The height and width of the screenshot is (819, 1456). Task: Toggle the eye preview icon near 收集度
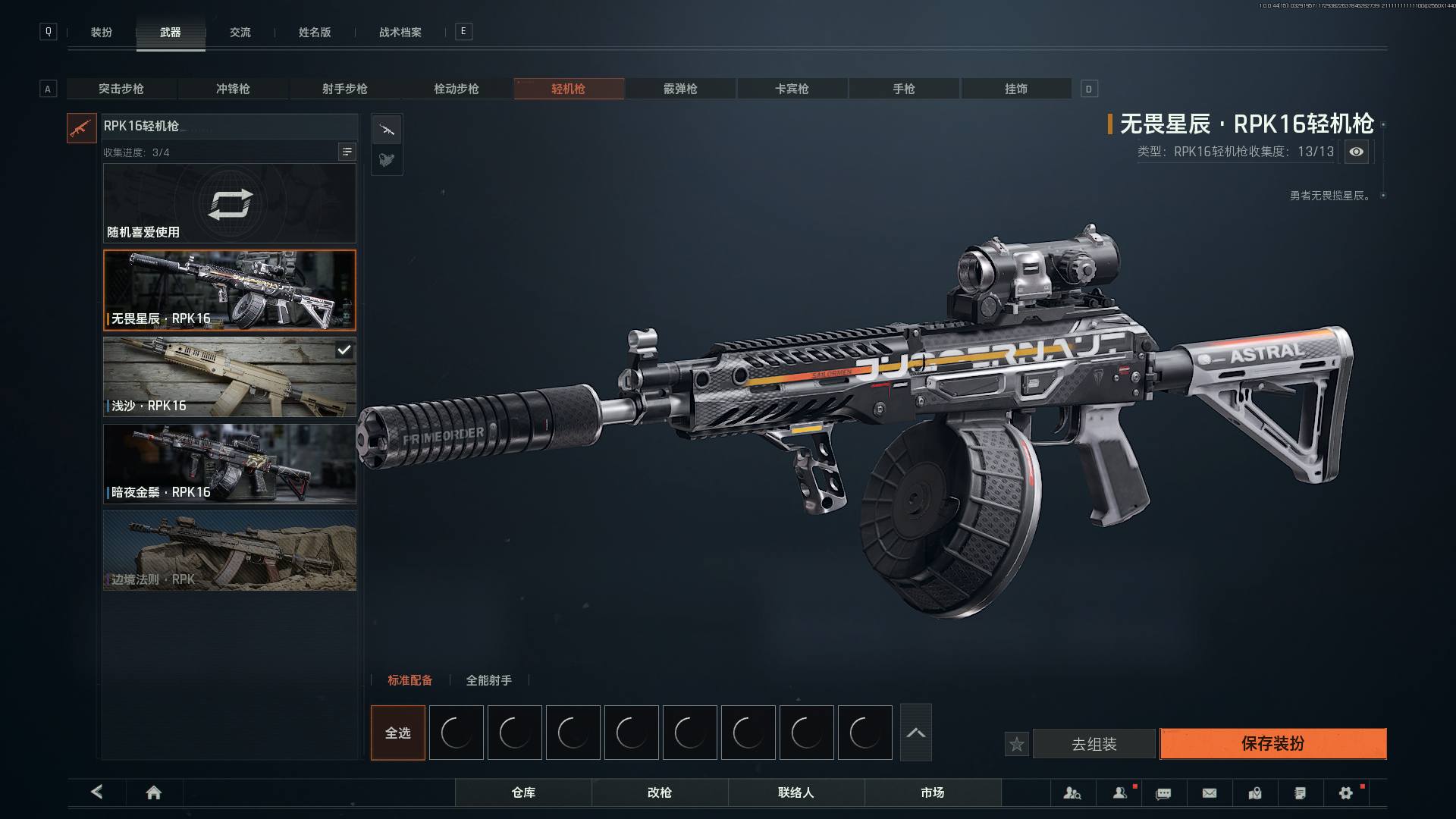pyautogui.click(x=1356, y=152)
